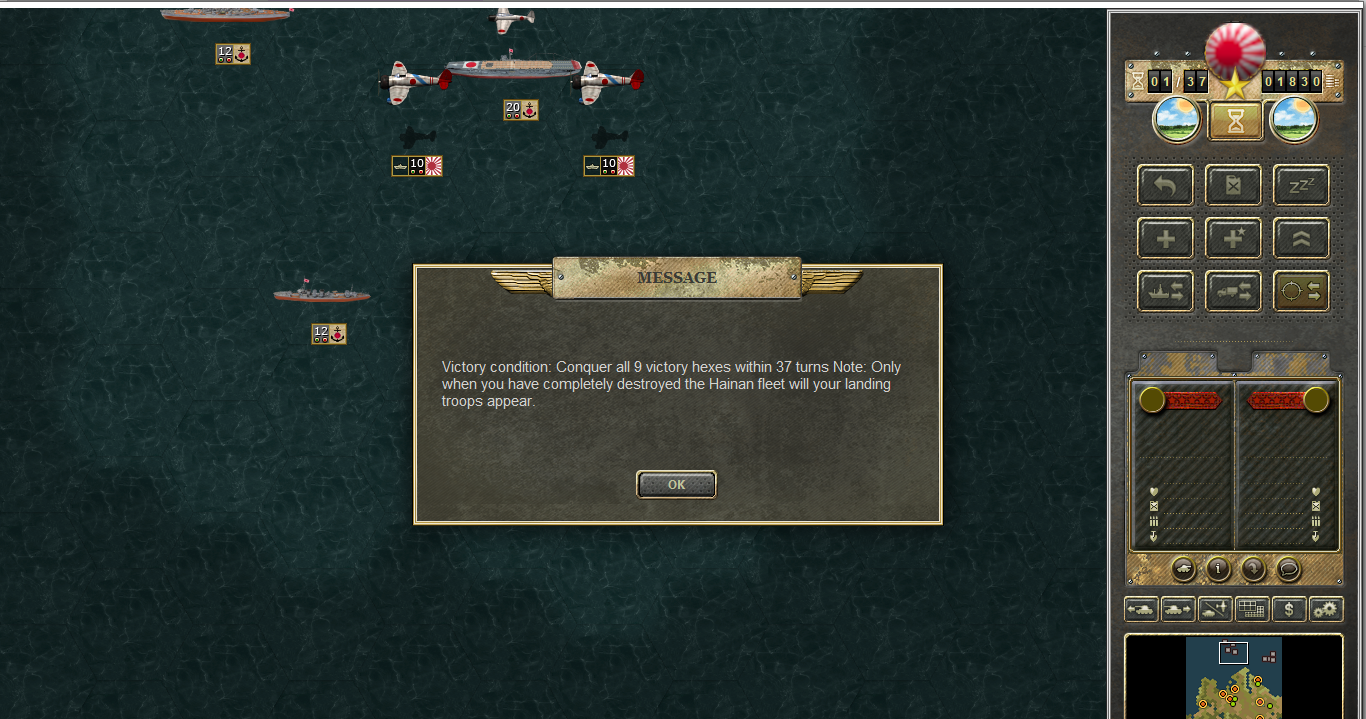This screenshot has height=719, width=1366.
Task: End the turn with the hourglass button
Action: [1235, 122]
